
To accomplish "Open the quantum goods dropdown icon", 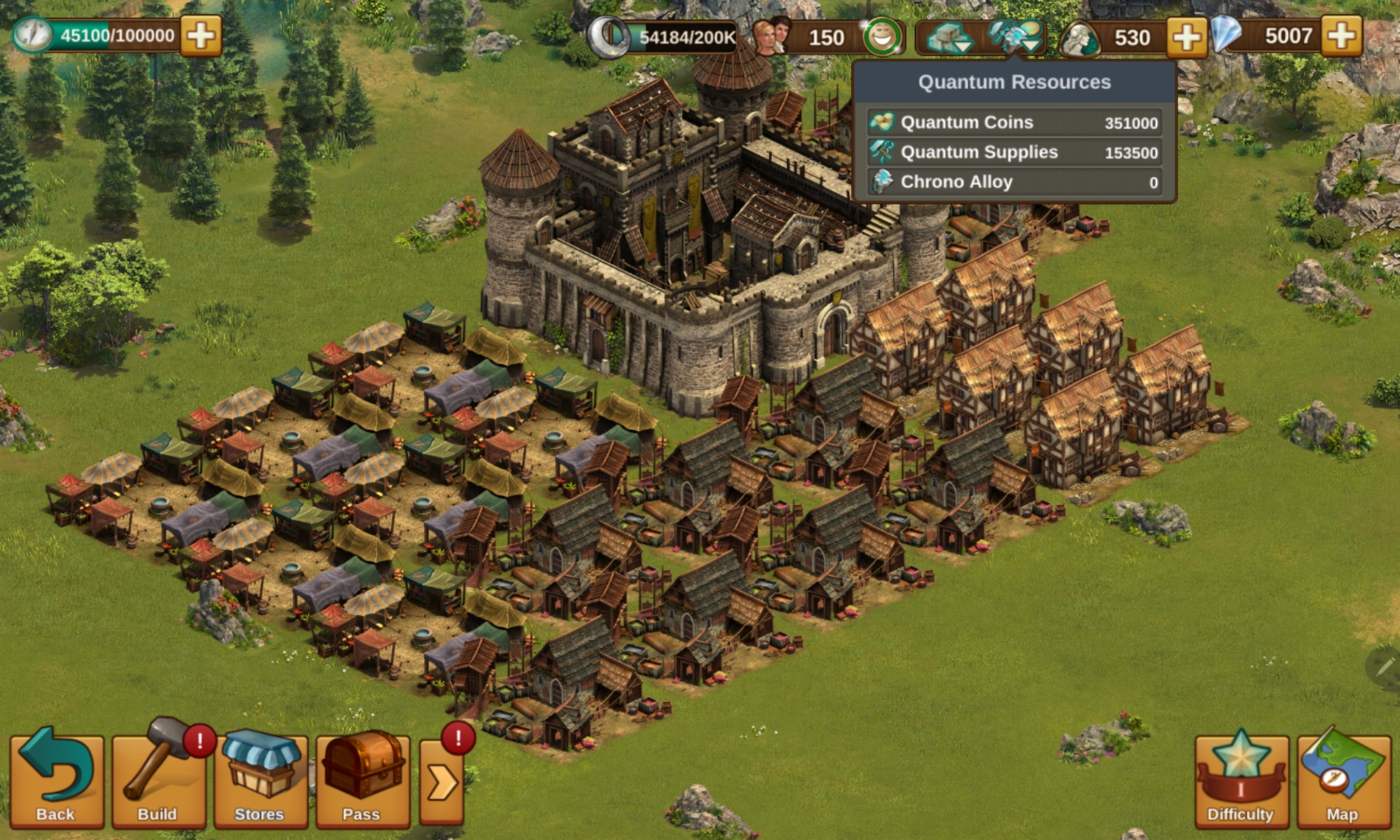I will click(949, 38).
